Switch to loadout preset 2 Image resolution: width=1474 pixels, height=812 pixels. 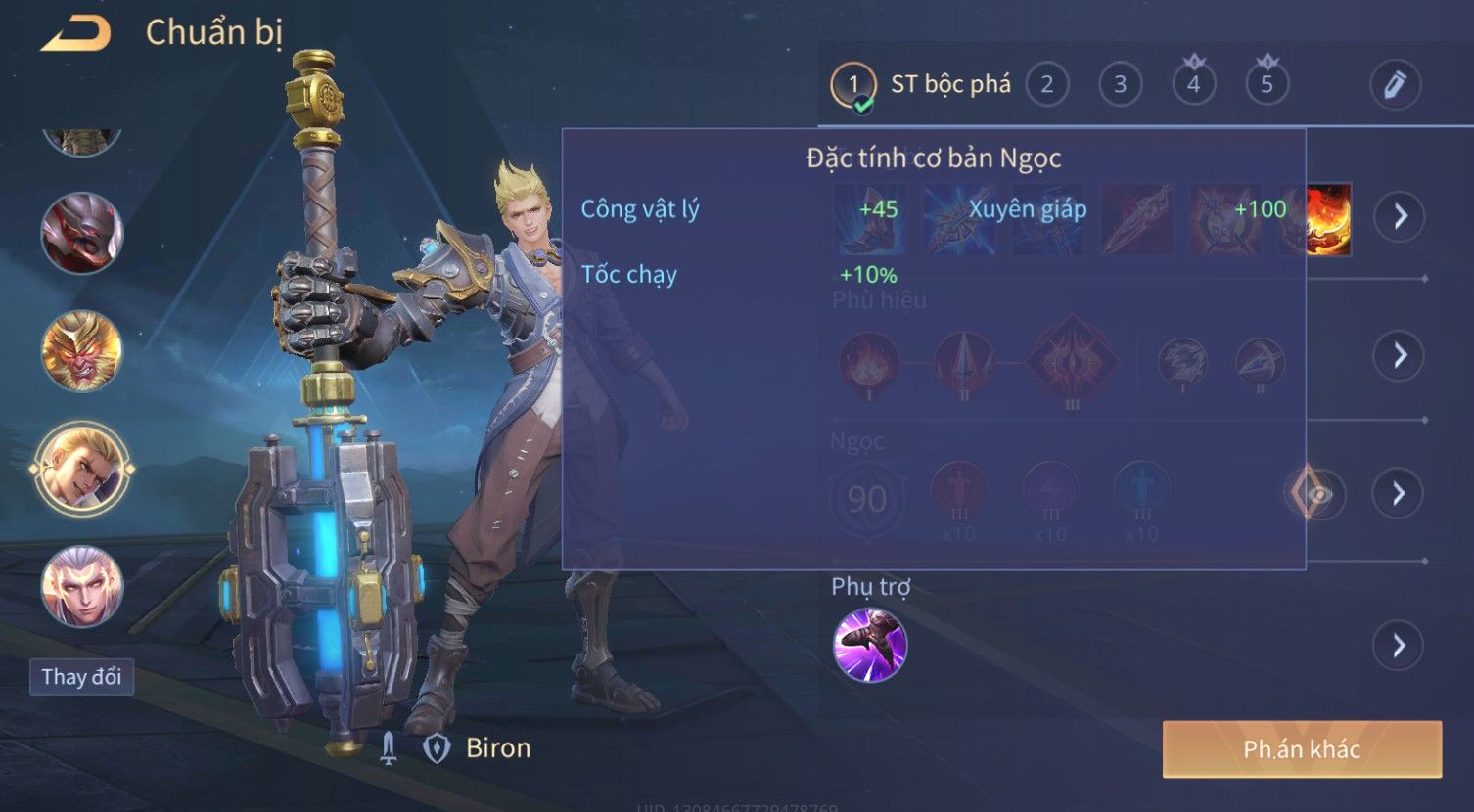1046,85
